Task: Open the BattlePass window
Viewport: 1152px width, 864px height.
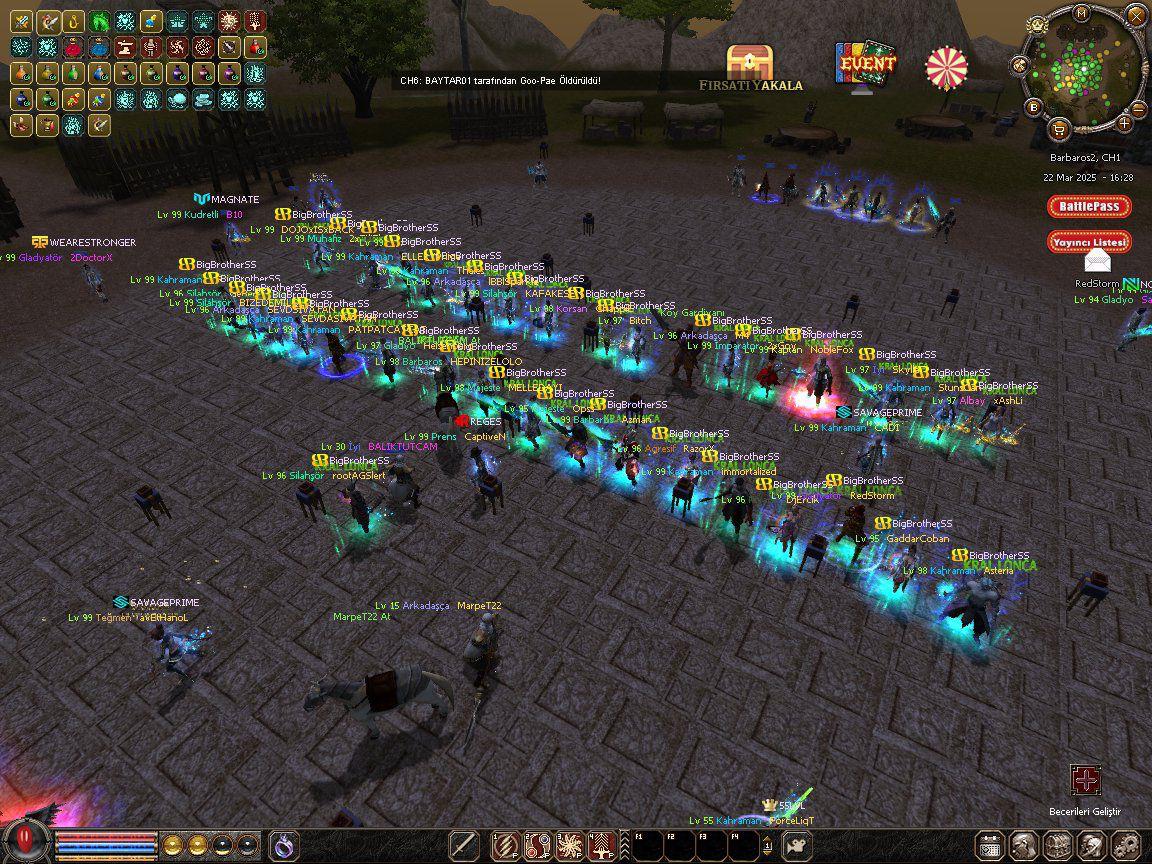Action: 1089,207
